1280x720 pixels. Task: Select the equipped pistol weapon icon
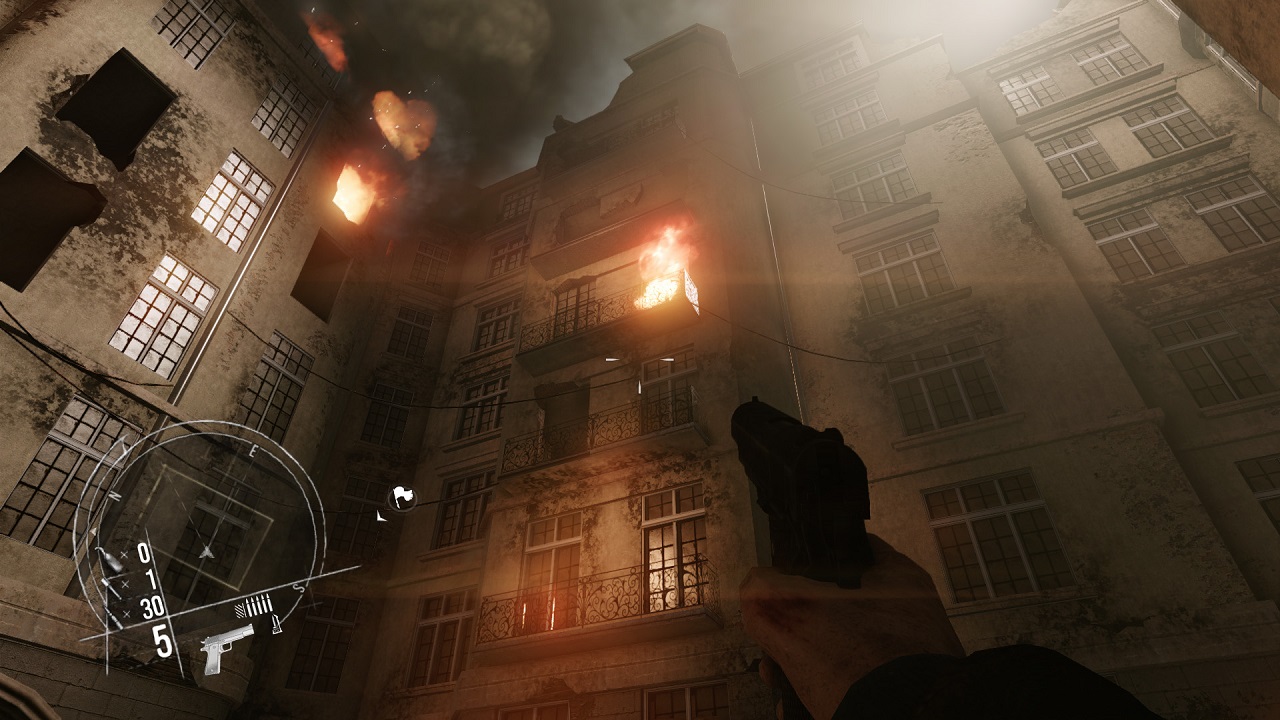point(227,648)
